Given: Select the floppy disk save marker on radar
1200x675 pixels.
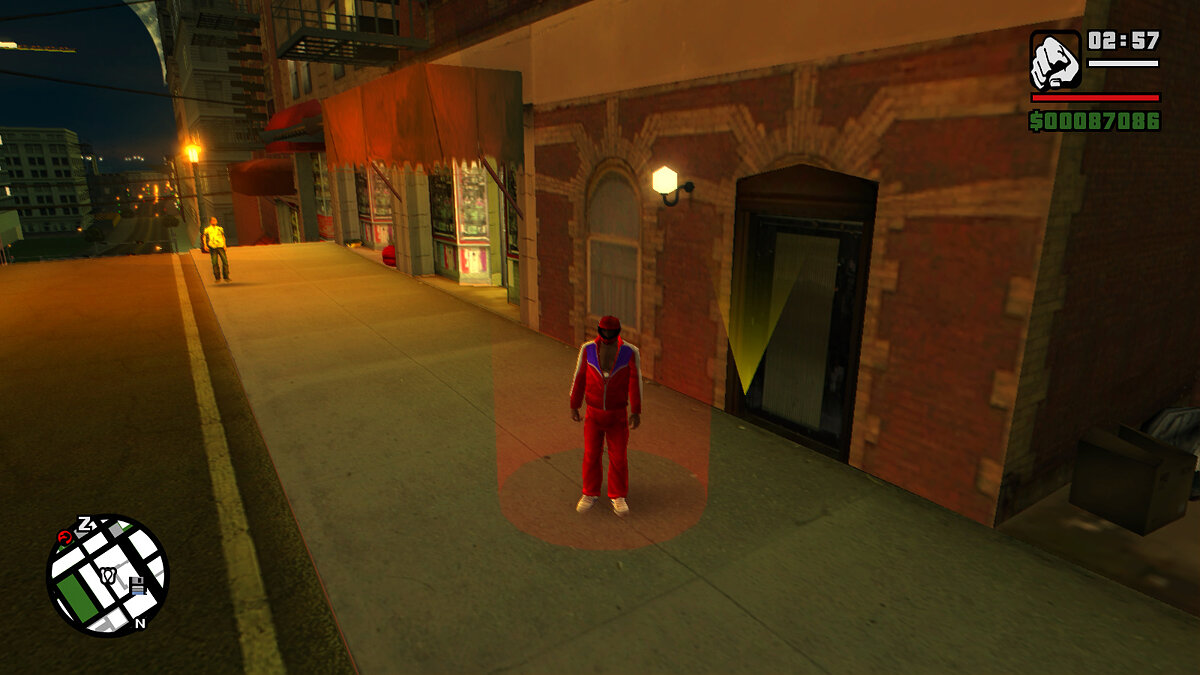Looking at the screenshot, I should (137, 586).
